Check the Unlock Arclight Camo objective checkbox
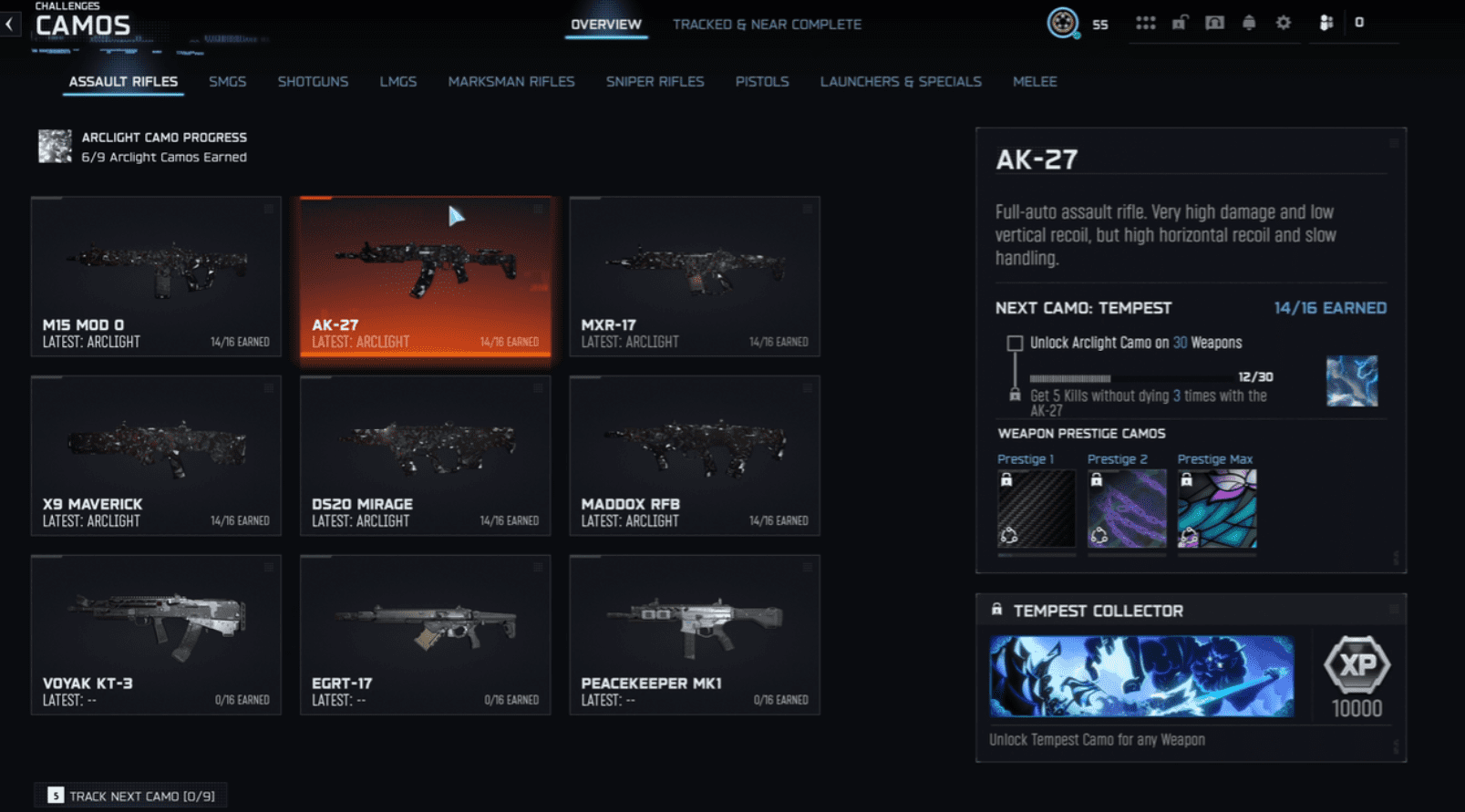1465x812 pixels. coord(1015,343)
